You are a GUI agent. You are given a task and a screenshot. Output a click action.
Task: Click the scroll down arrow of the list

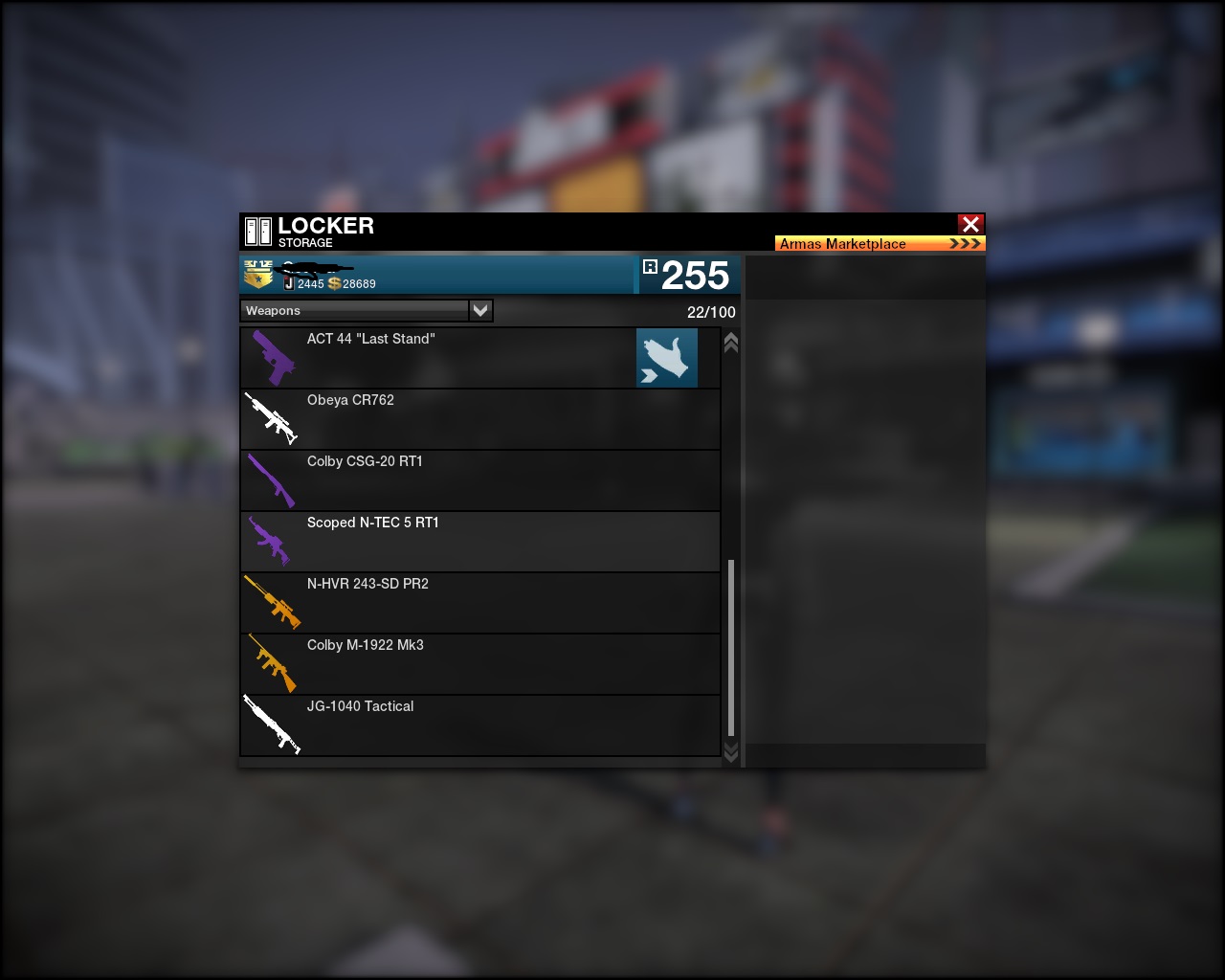coord(731,753)
